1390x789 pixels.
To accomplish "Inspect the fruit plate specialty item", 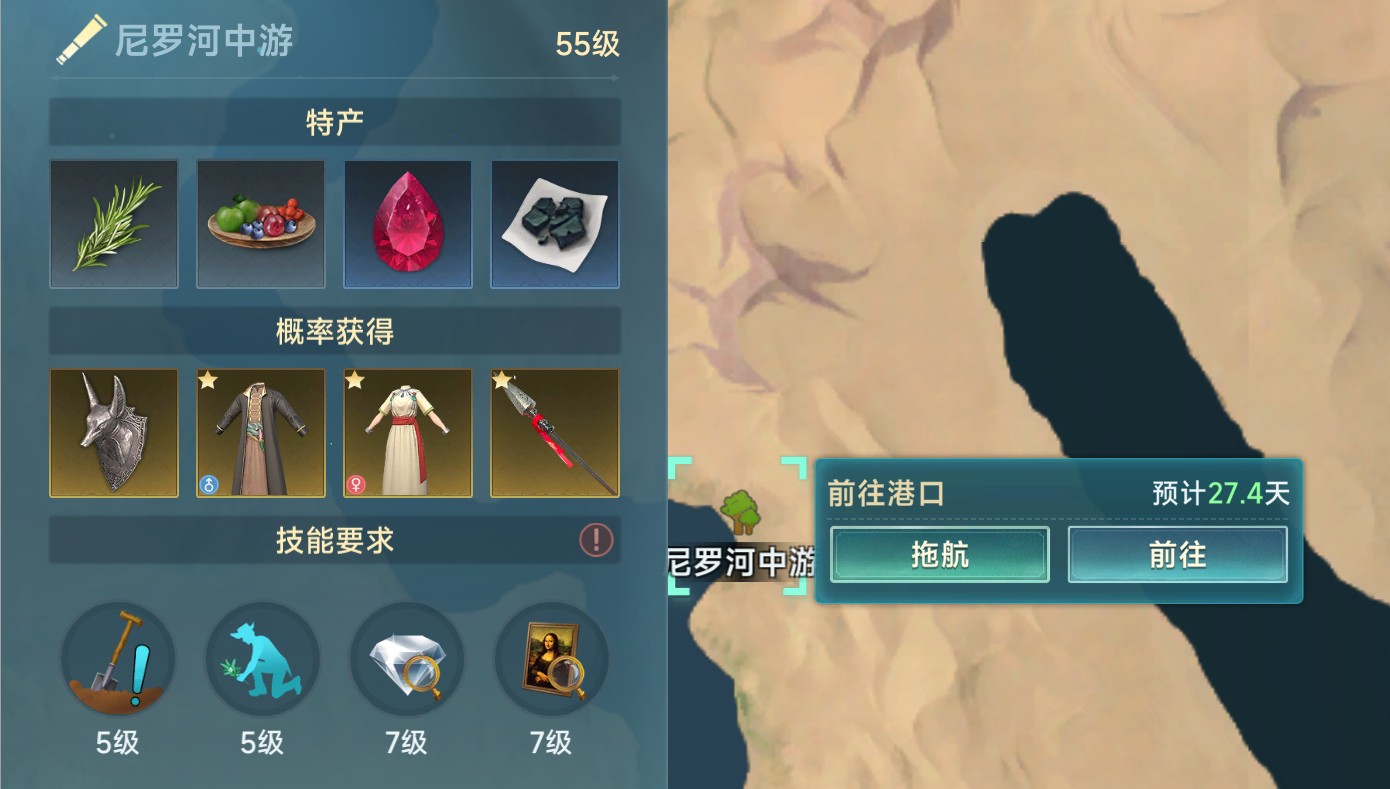I will 261,224.
